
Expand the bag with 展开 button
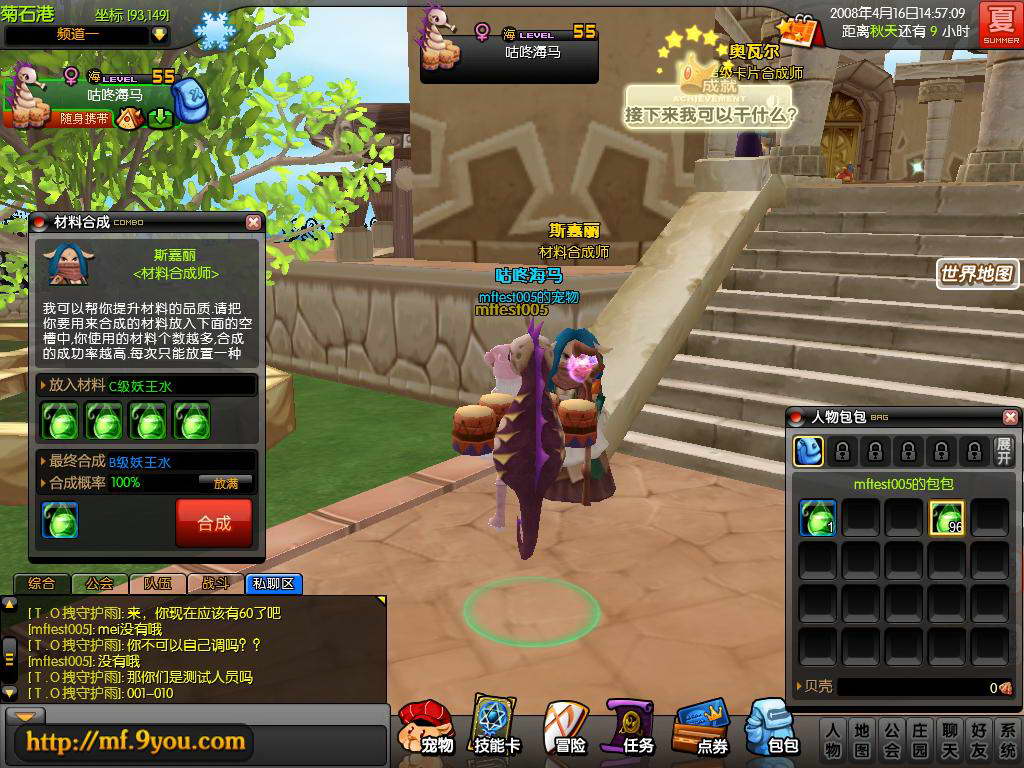tap(1004, 451)
